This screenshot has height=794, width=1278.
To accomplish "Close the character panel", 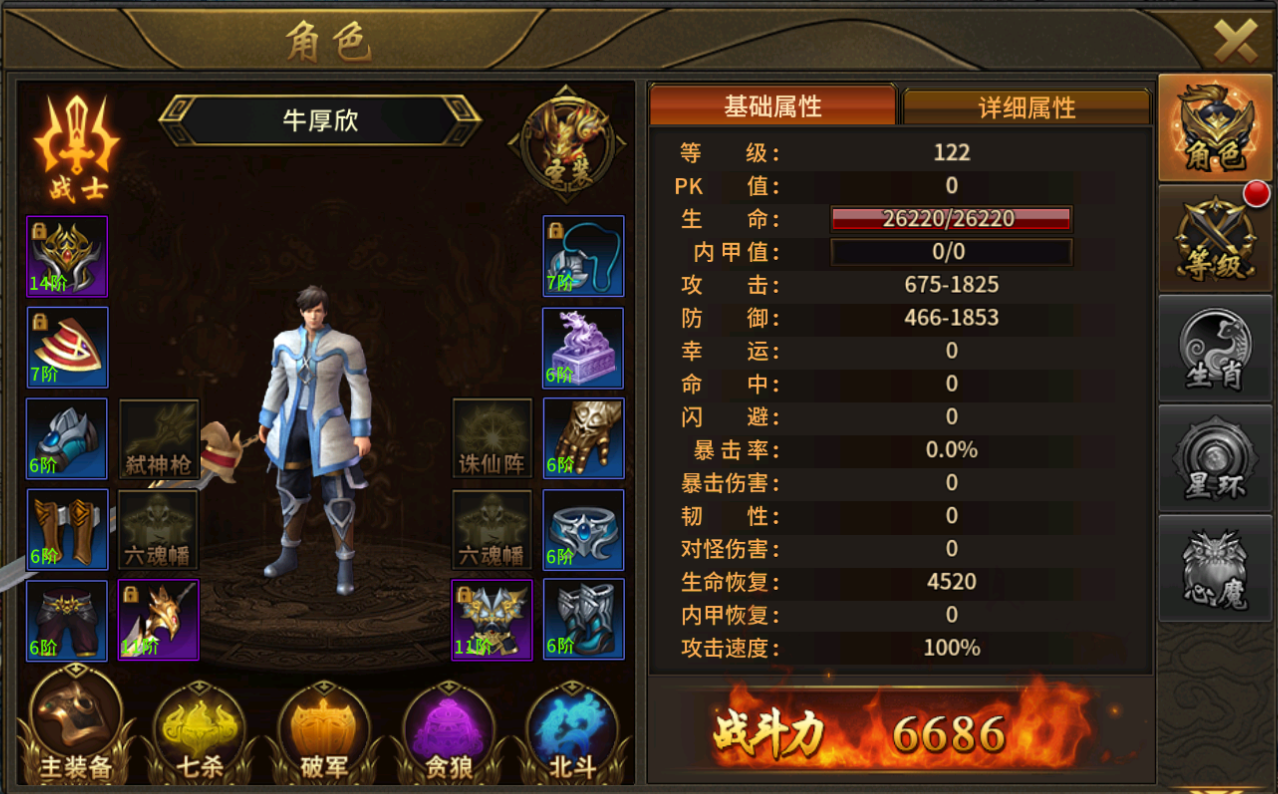I will (x=1234, y=40).
